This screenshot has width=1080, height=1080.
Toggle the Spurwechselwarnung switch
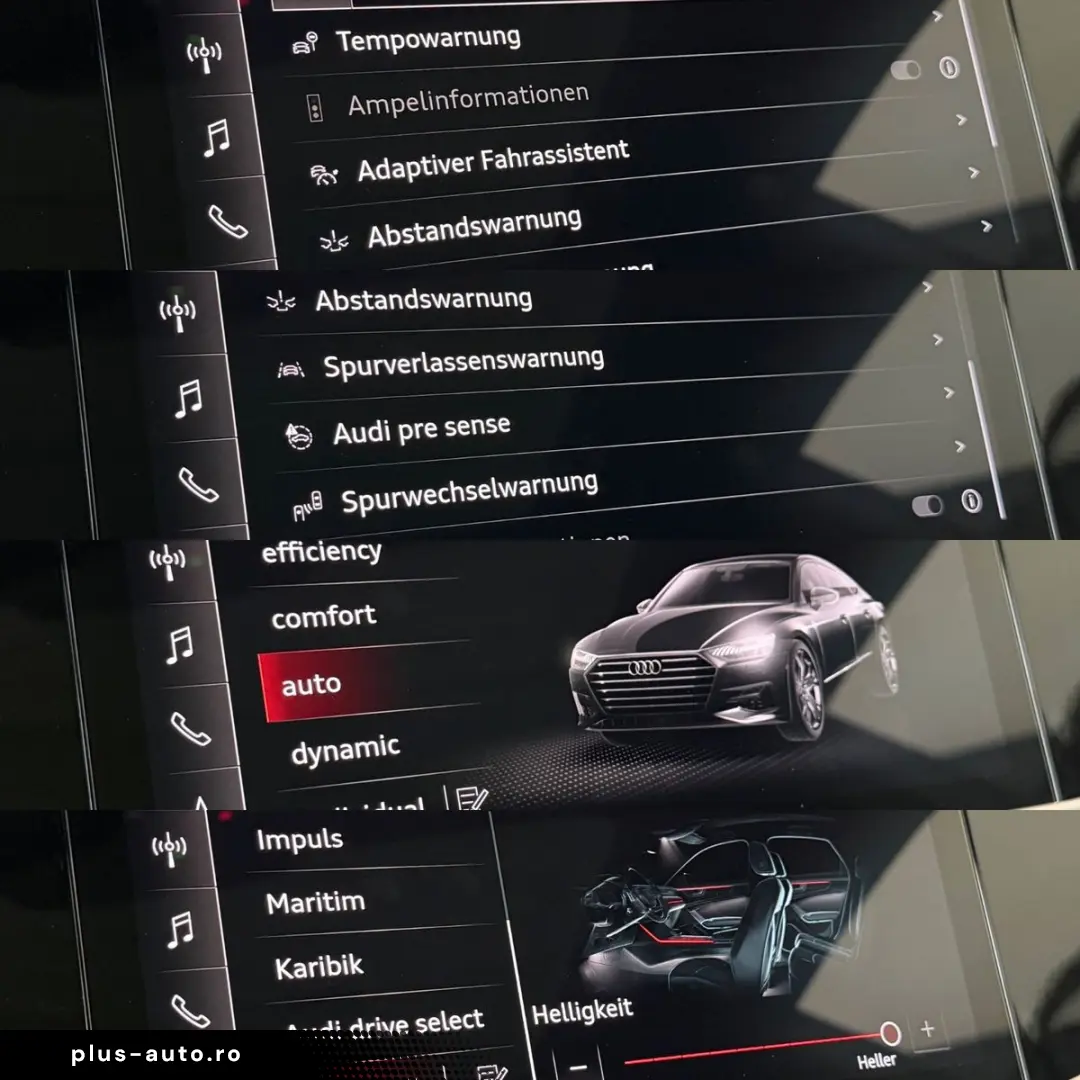tap(927, 505)
